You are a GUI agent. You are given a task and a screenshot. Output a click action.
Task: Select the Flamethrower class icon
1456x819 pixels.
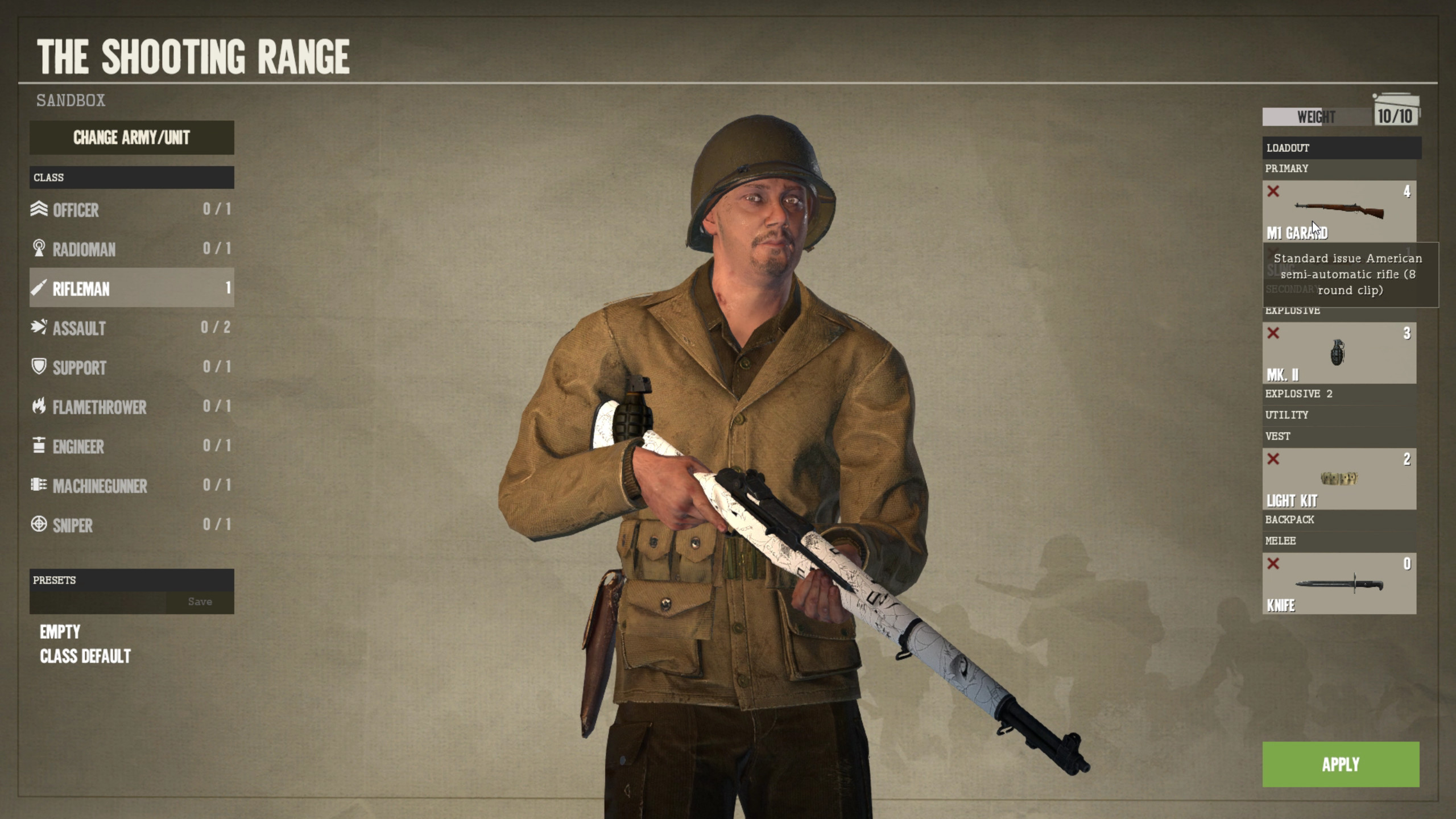[40, 407]
